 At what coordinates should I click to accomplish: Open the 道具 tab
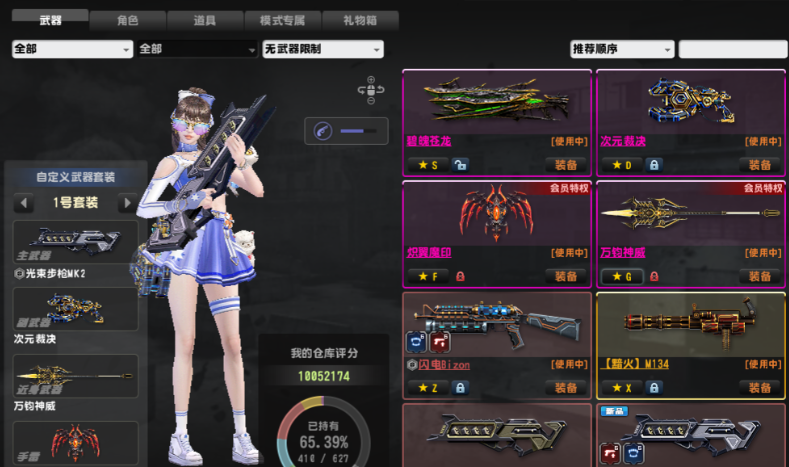[205, 20]
